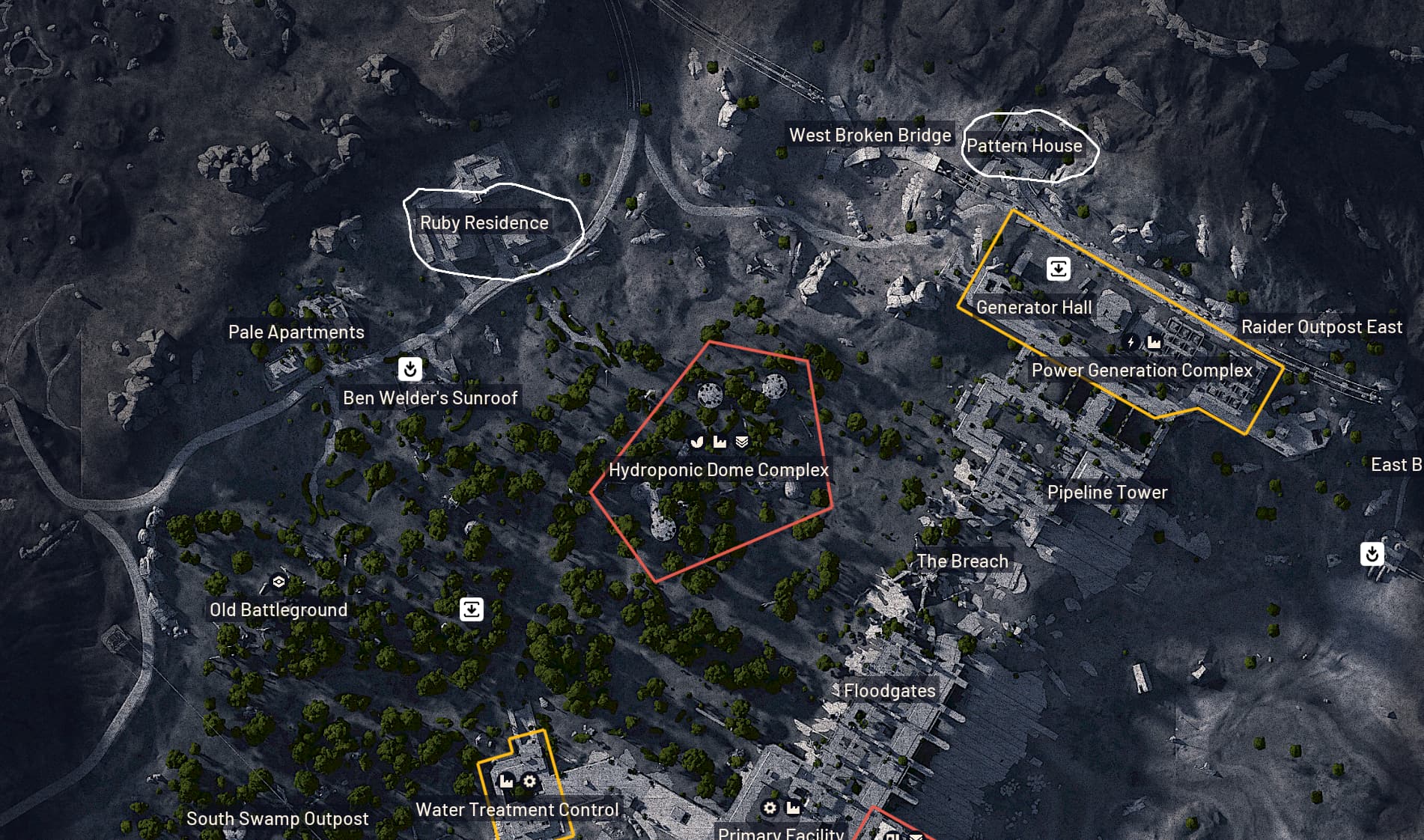Image resolution: width=1424 pixels, height=840 pixels.
Task: Click the lightning bolt icon above Power Generation Complex
Action: (1131, 343)
